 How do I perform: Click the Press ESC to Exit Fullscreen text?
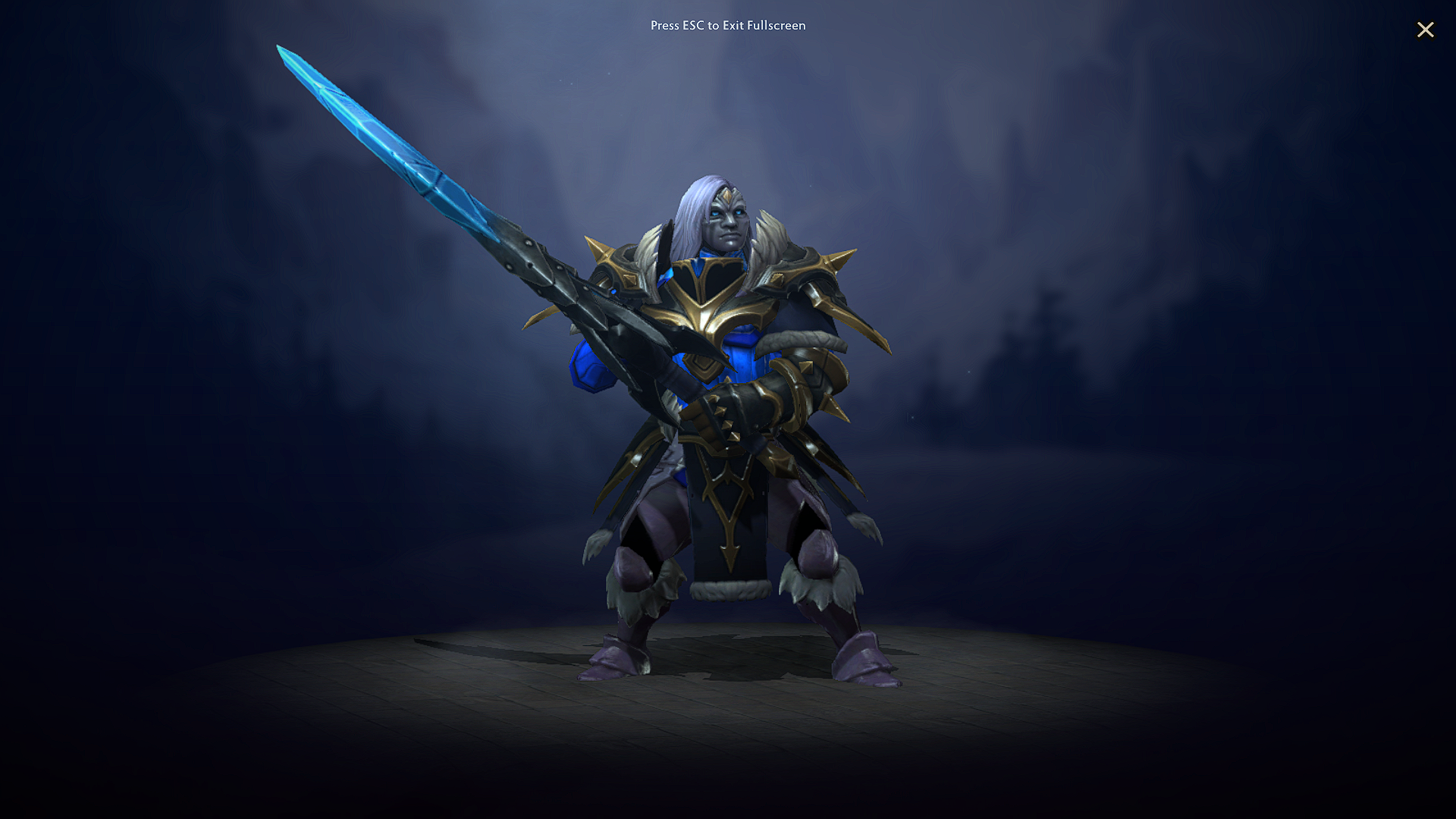[728, 25]
